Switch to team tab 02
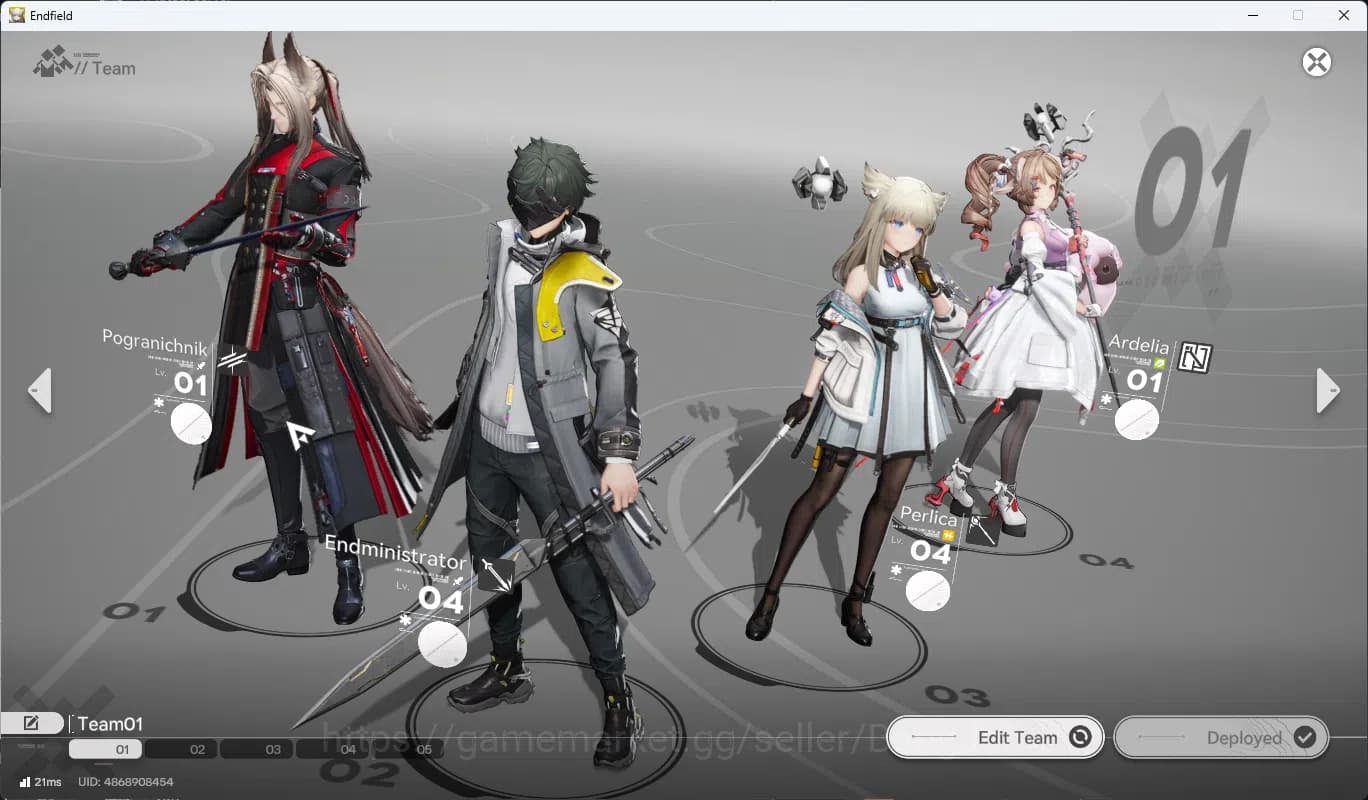 [197, 749]
